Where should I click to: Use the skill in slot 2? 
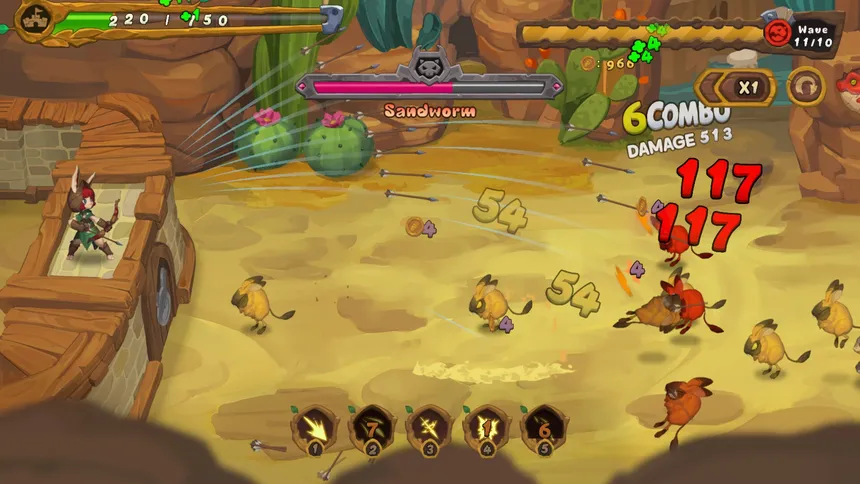tap(372, 429)
